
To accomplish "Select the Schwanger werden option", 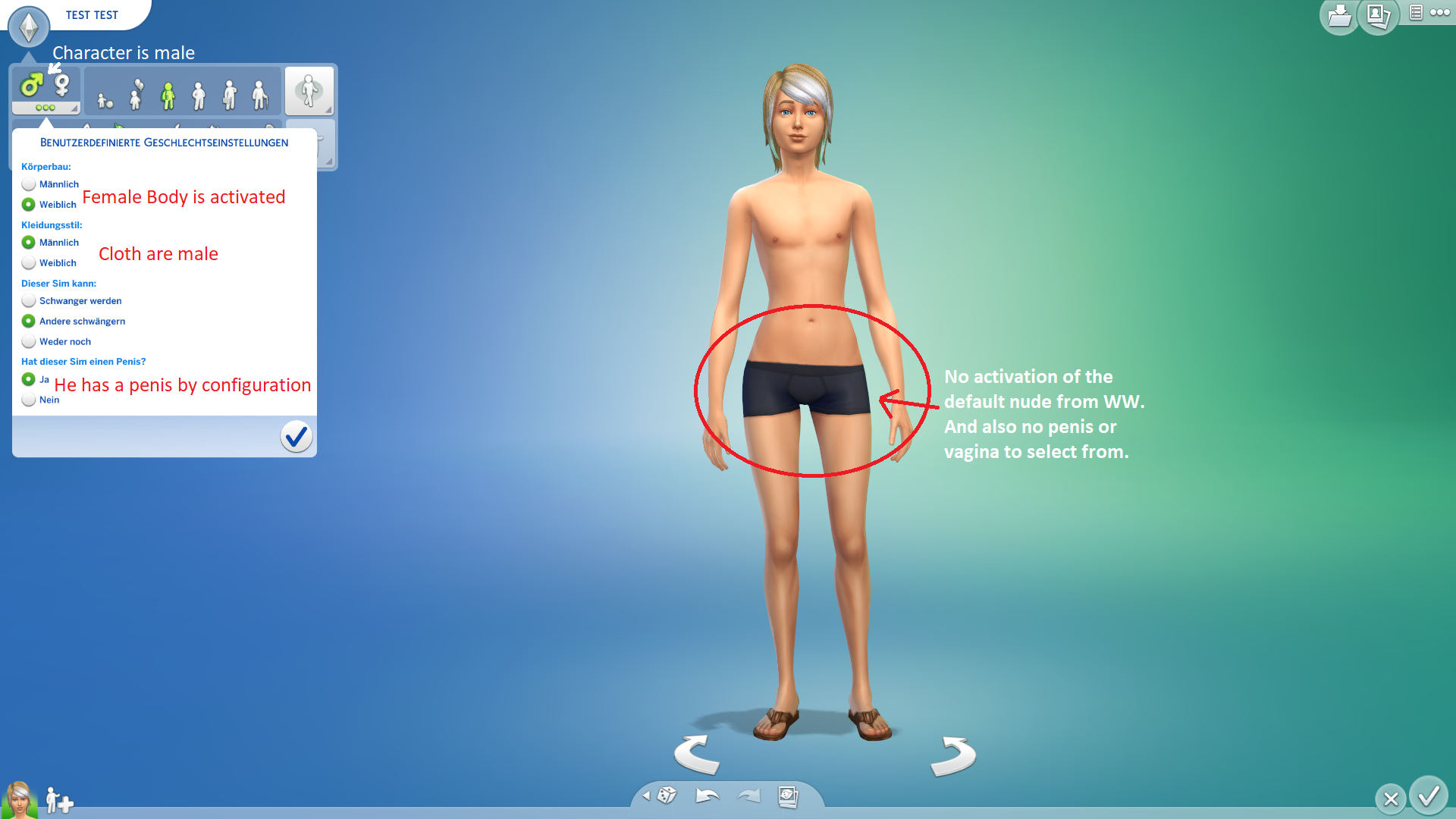I will [29, 301].
